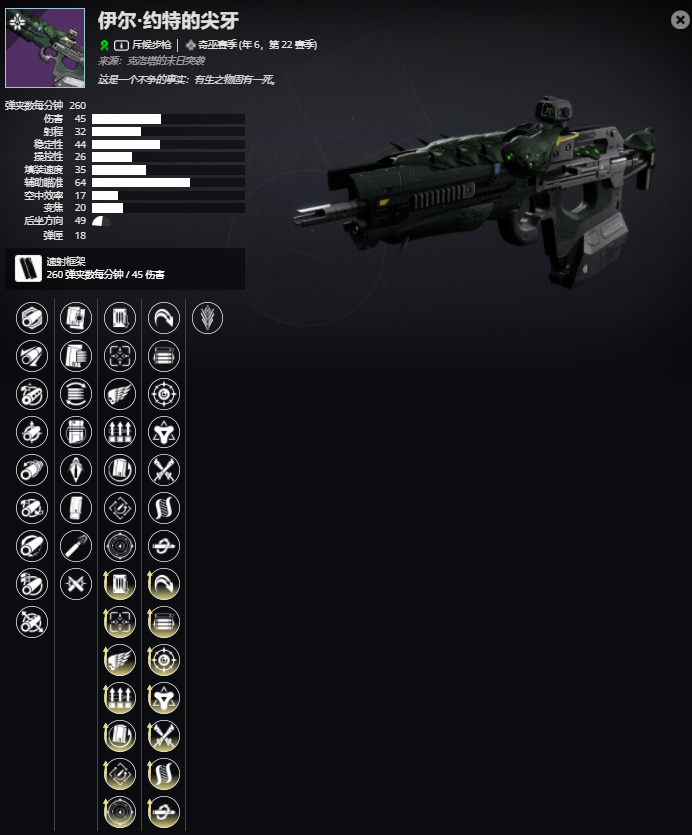Select the white non-enhanced wing perk

(120, 394)
